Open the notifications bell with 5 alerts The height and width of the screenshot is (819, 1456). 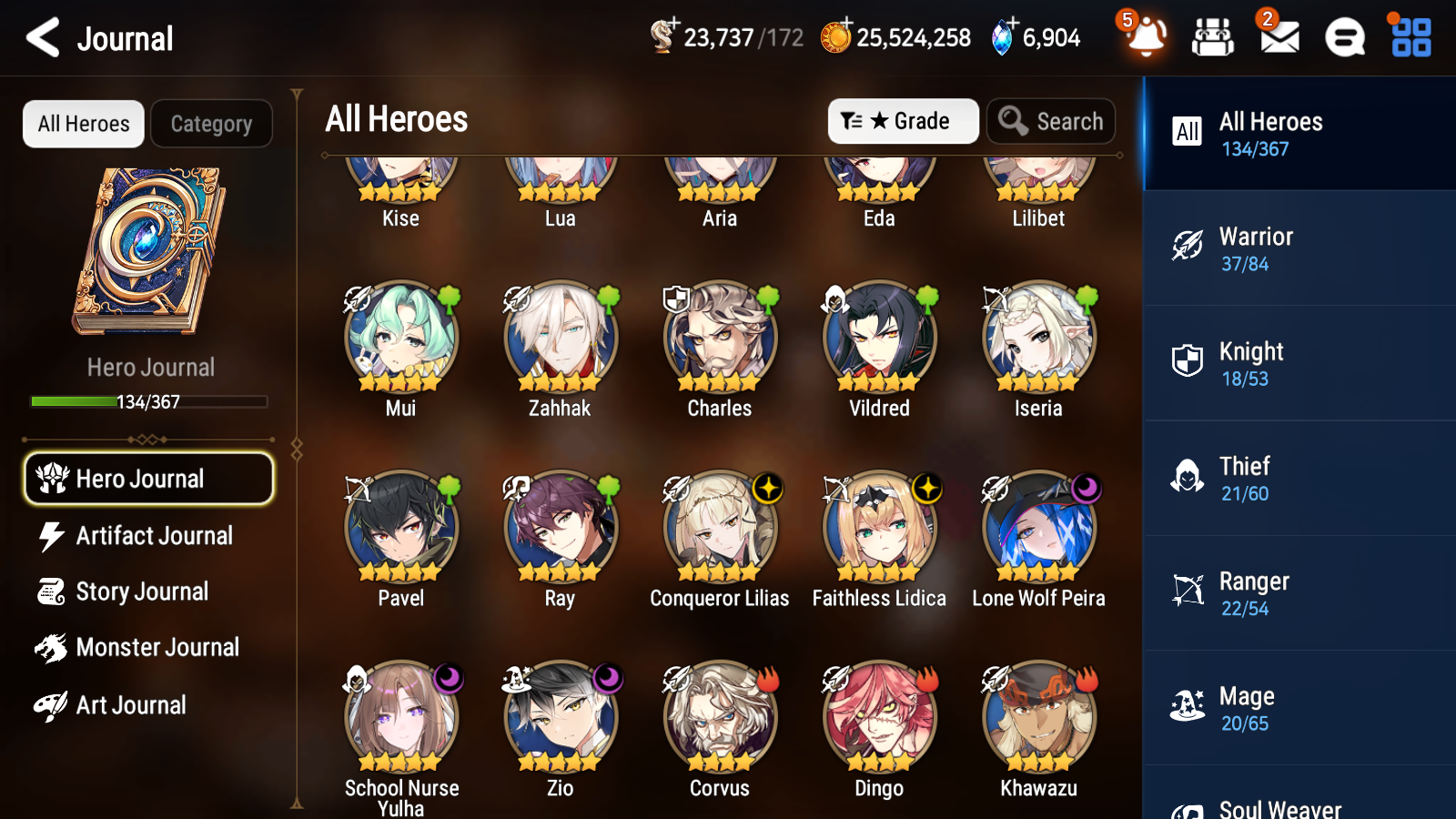[1146, 38]
